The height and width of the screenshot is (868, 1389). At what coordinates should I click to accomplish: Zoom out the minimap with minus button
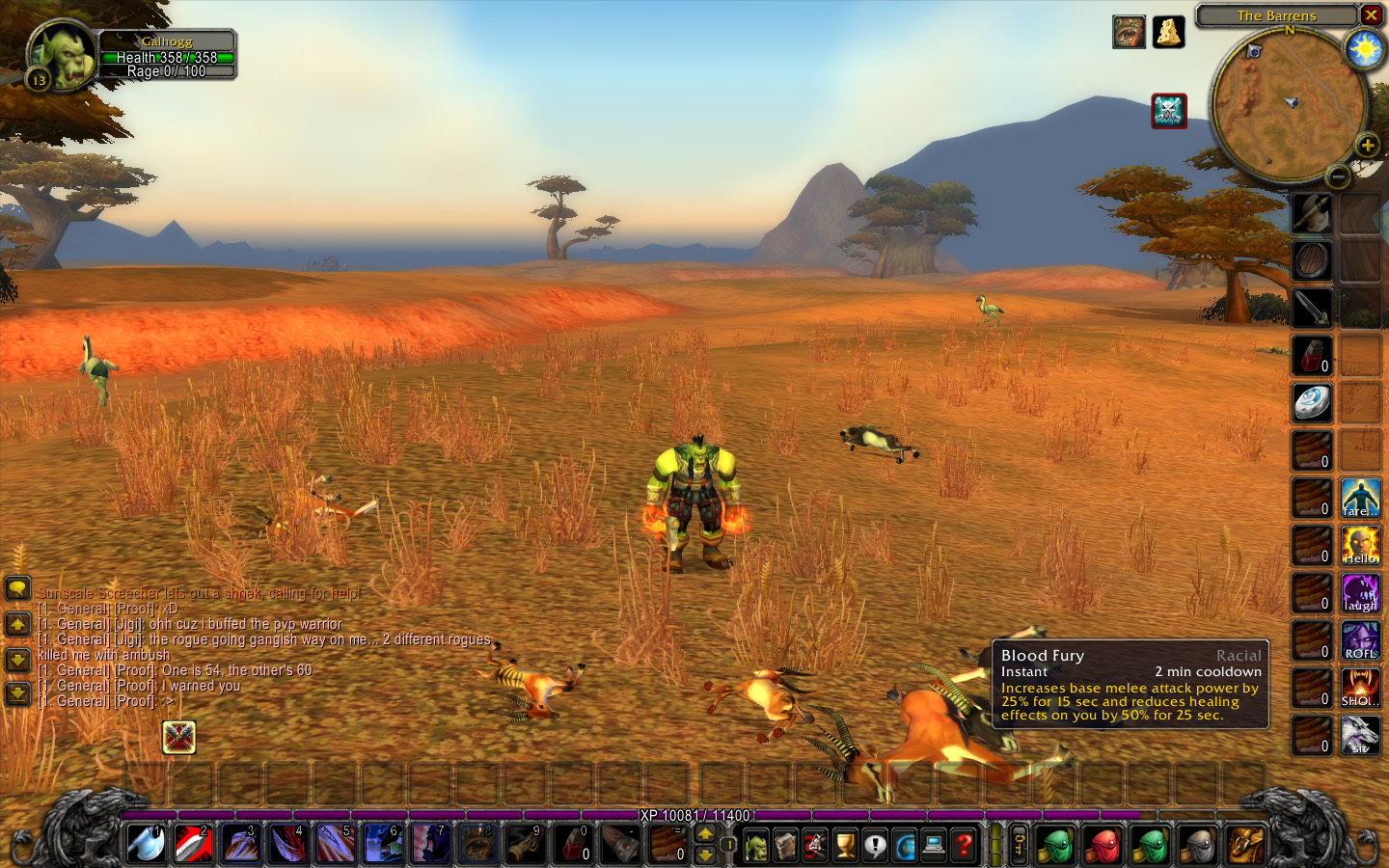(x=1338, y=176)
